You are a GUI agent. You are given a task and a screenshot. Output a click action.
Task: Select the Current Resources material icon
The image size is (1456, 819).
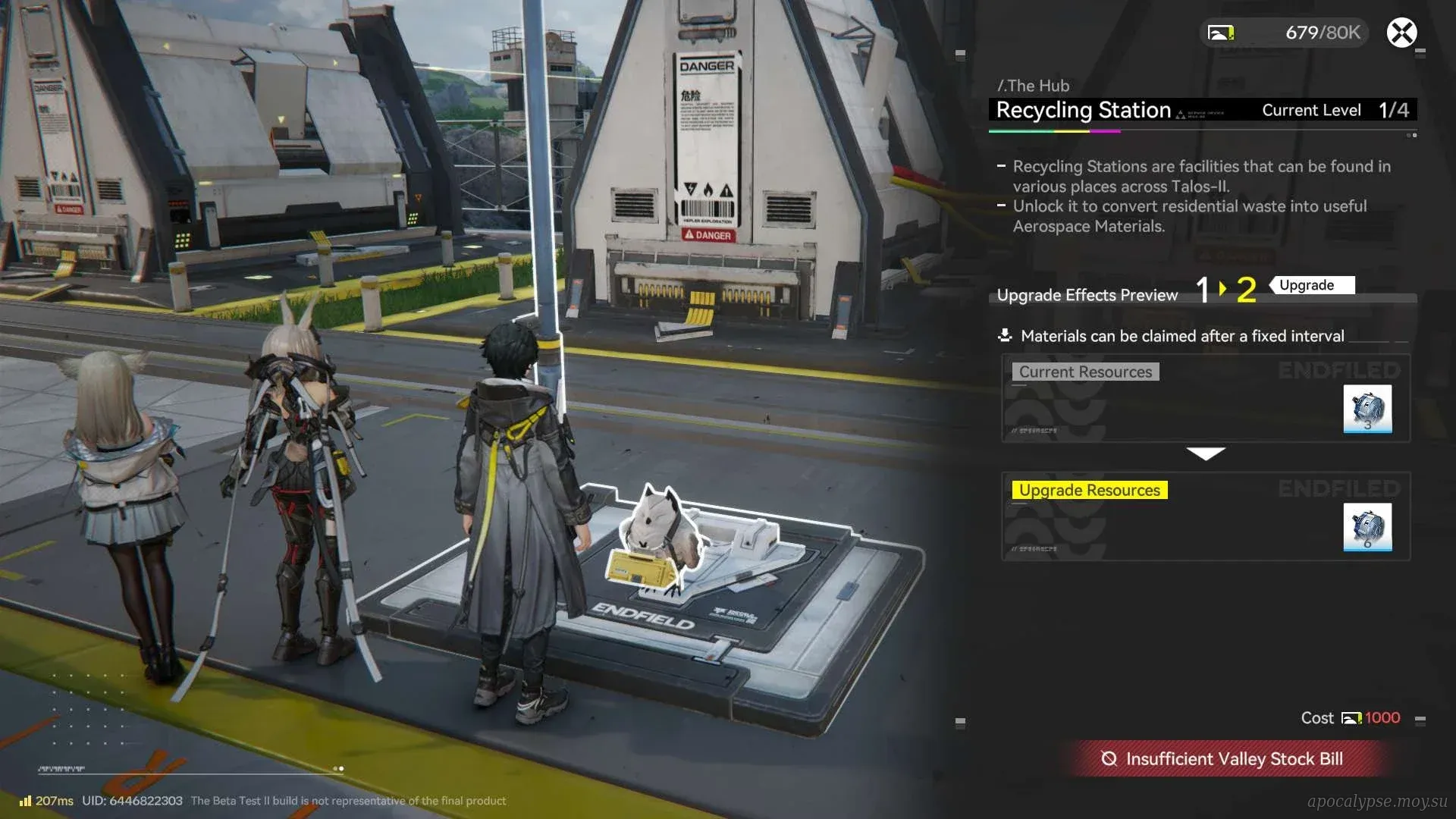point(1367,409)
